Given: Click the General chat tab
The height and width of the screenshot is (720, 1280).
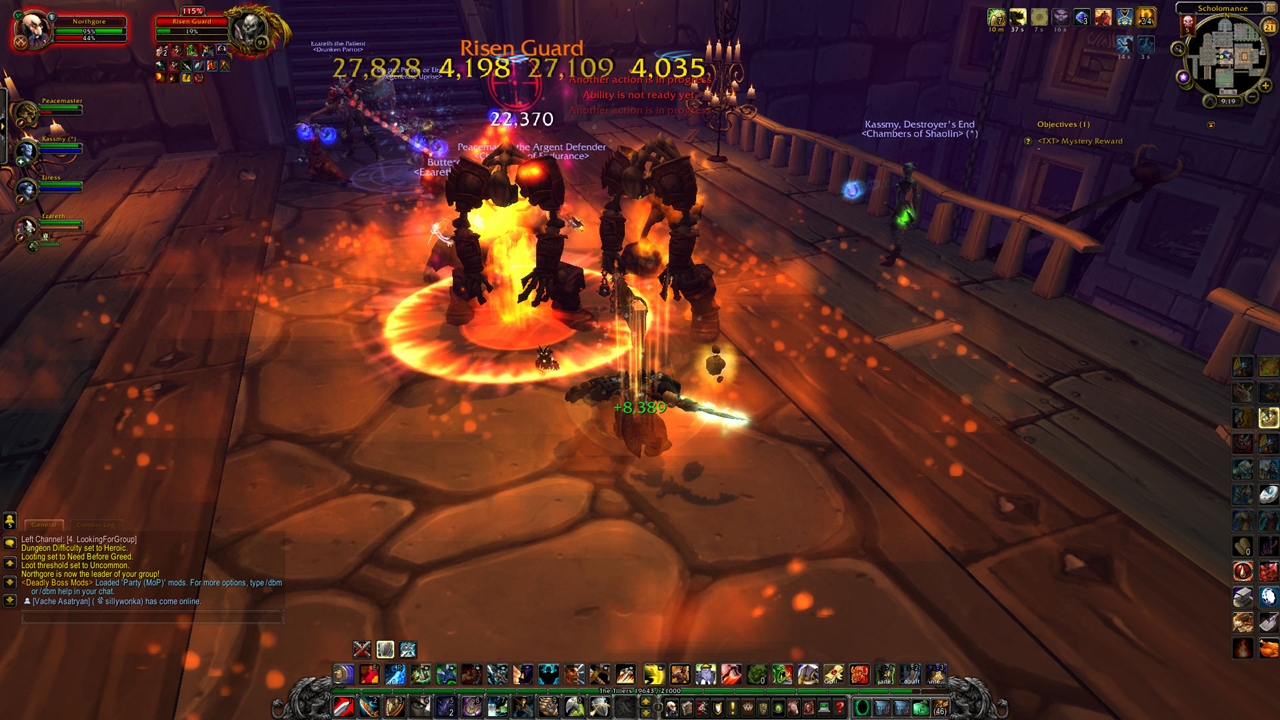Looking at the screenshot, I should point(43,524).
